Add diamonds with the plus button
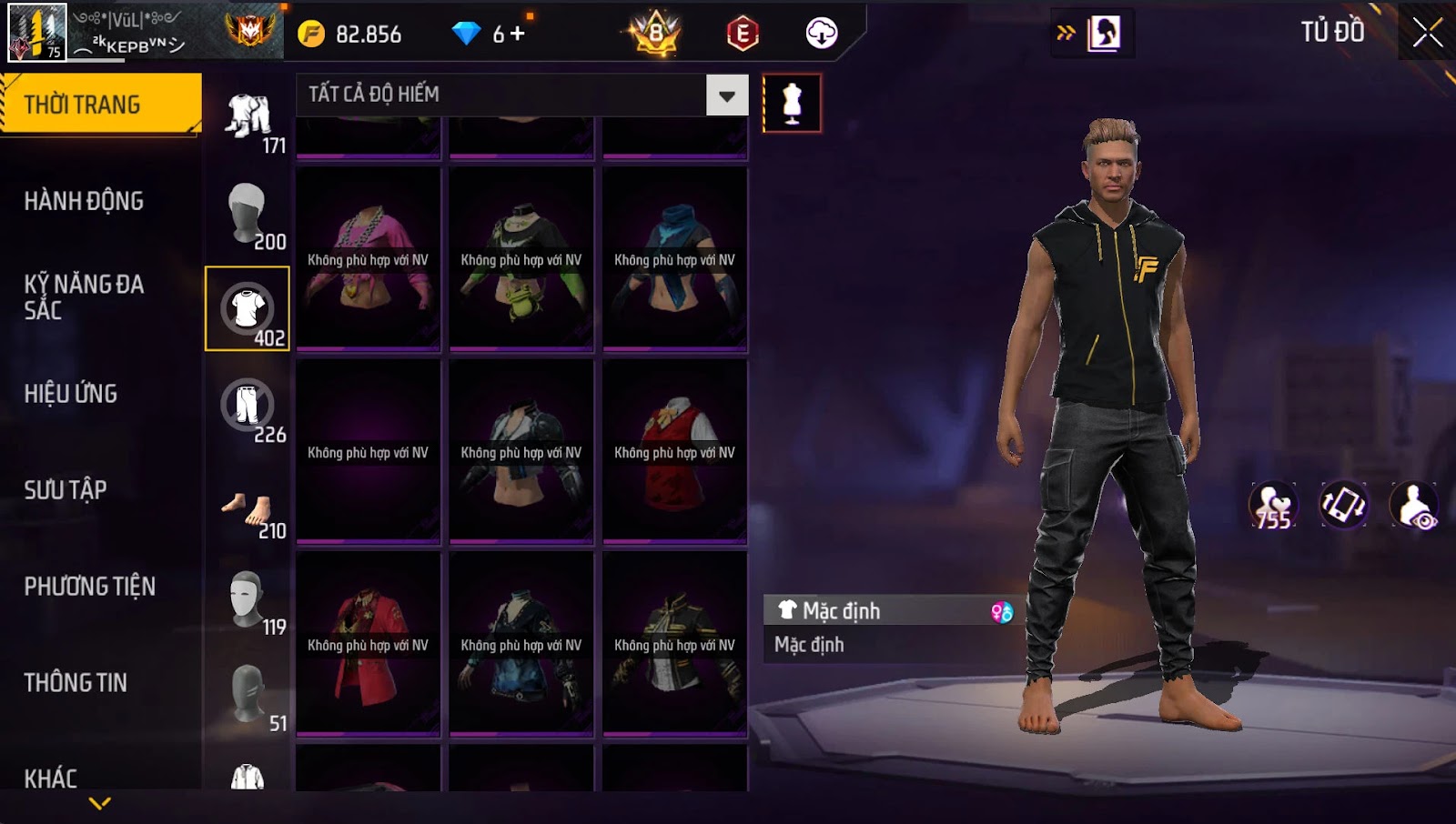This screenshot has height=824, width=1456. (518, 34)
